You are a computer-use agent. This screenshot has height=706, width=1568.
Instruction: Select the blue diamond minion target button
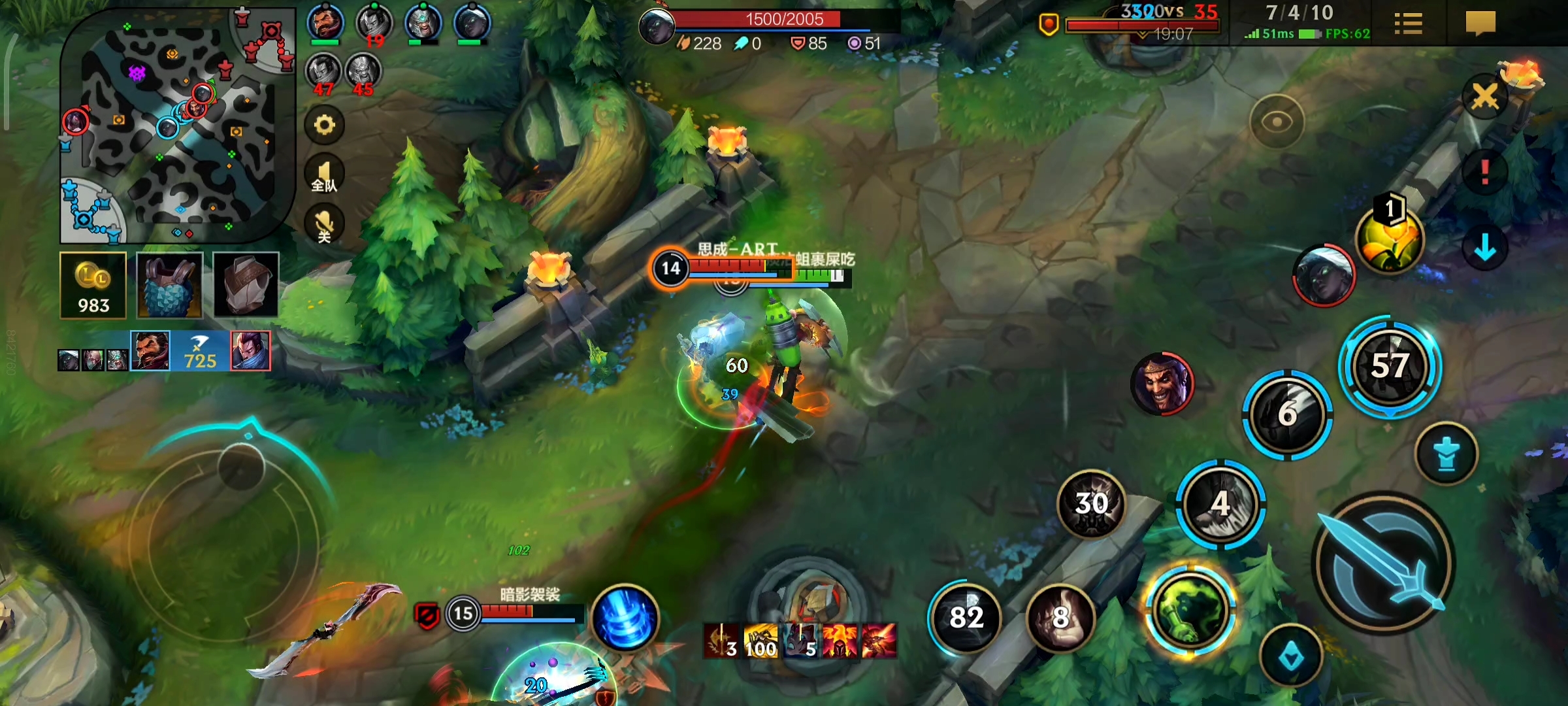pos(1291,656)
